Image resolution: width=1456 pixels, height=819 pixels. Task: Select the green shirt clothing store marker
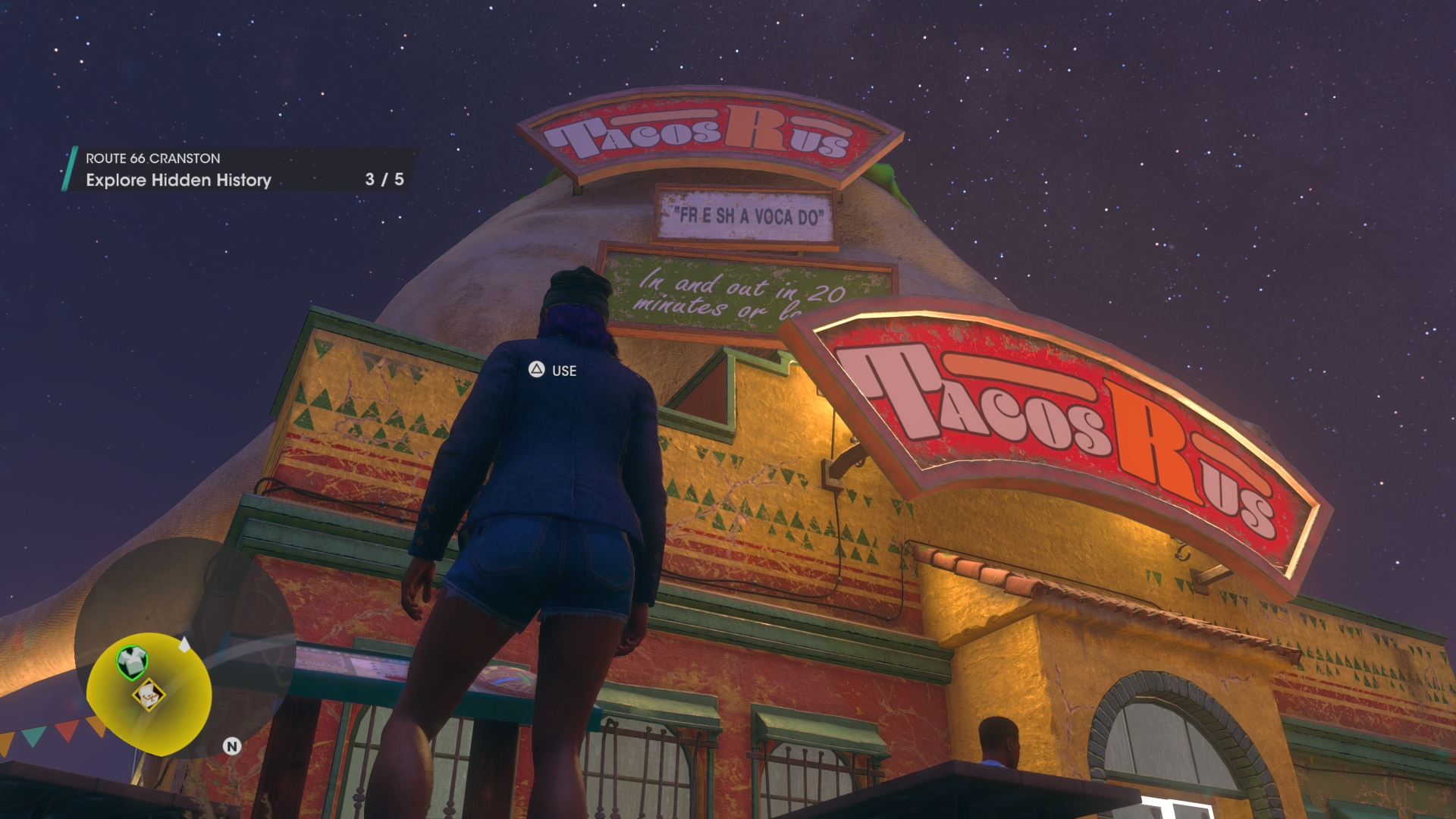click(x=132, y=662)
